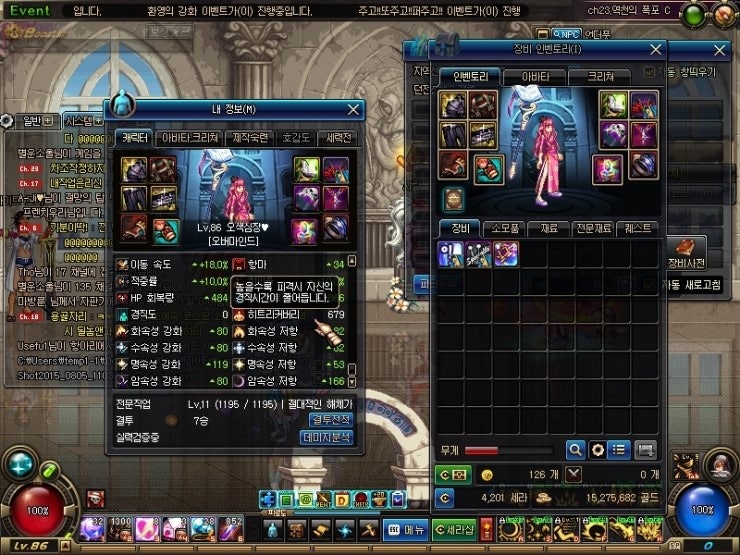Open the 데미지분석 damage analysis
The image size is (740, 555).
point(328,437)
